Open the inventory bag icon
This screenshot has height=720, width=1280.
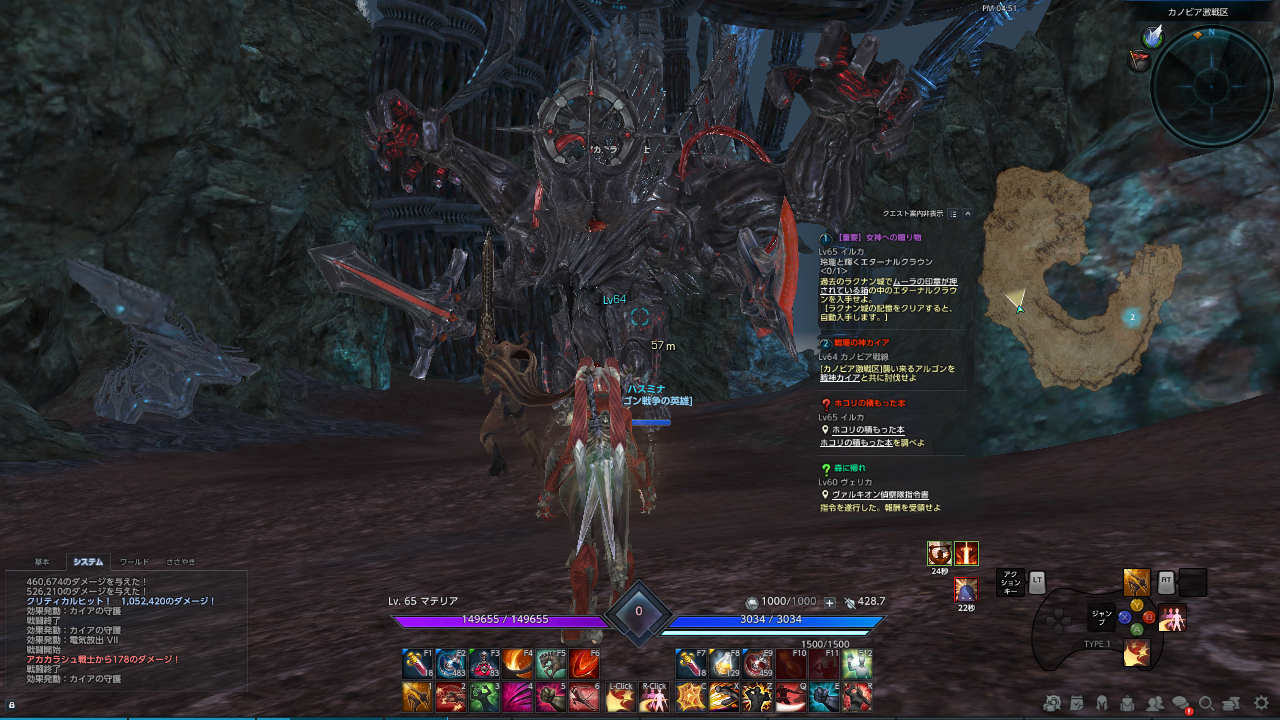1127,704
